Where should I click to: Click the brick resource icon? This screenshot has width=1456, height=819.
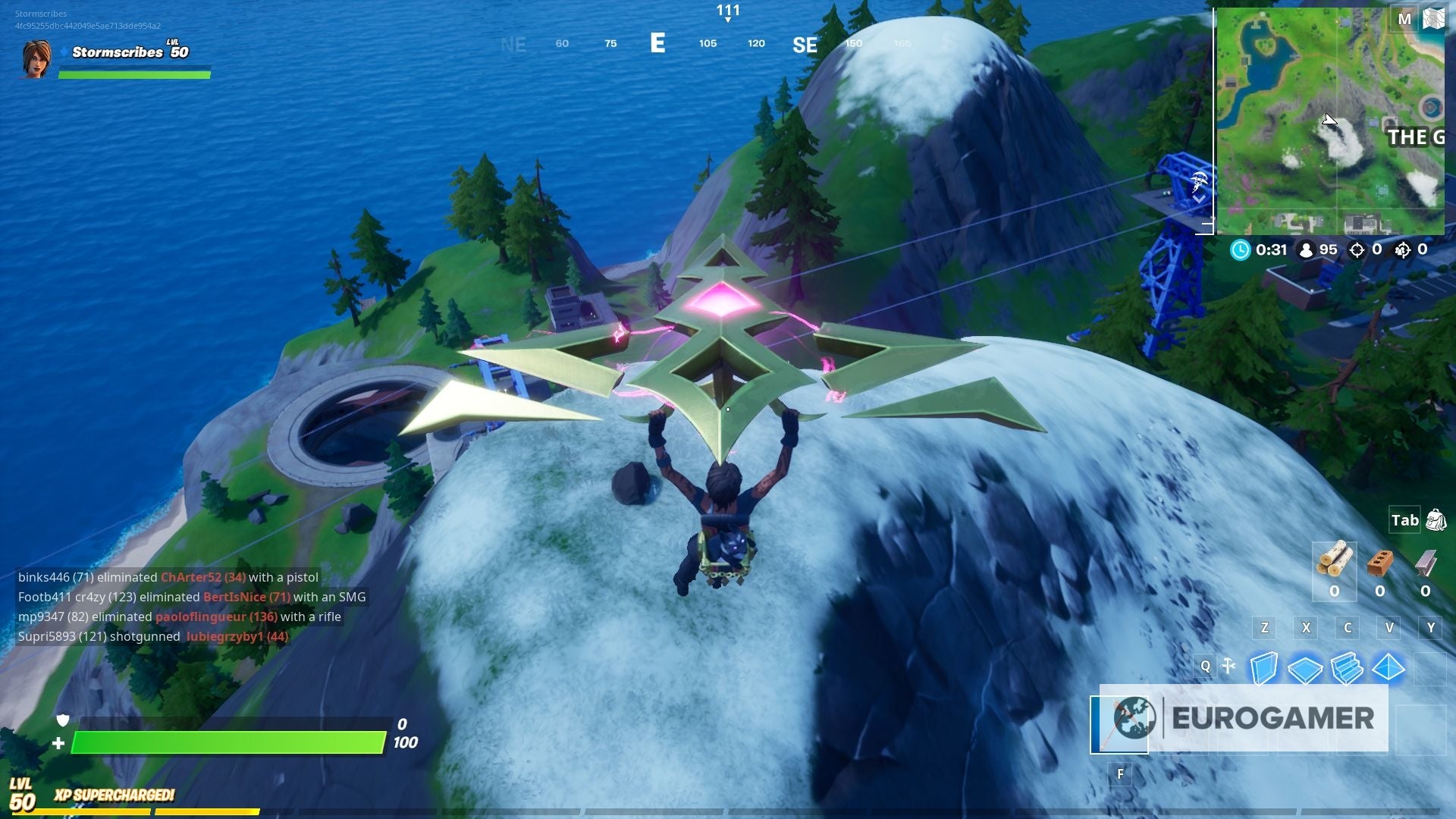pos(1379,563)
